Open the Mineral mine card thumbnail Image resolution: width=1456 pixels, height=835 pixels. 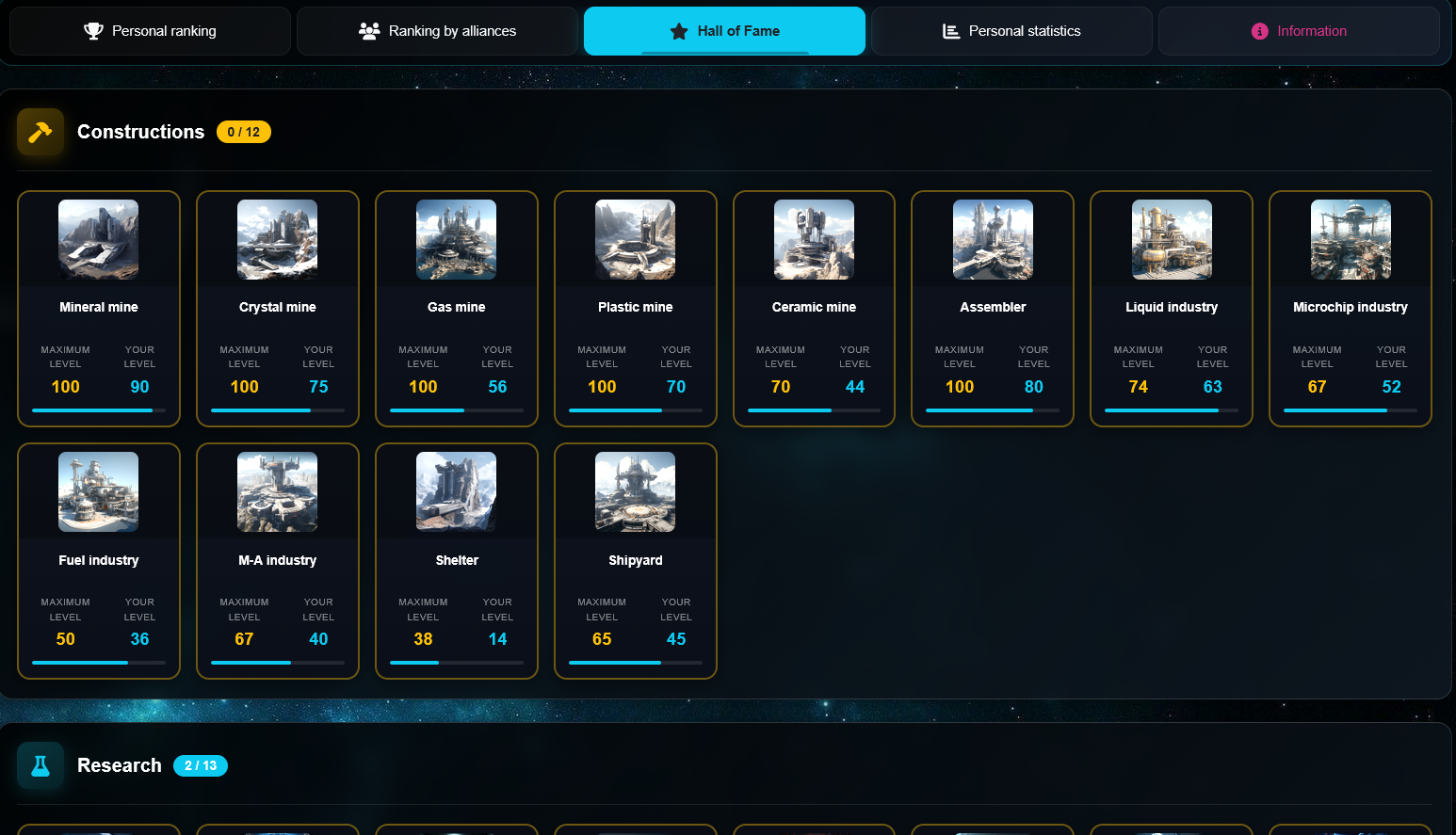click(98, 239)
